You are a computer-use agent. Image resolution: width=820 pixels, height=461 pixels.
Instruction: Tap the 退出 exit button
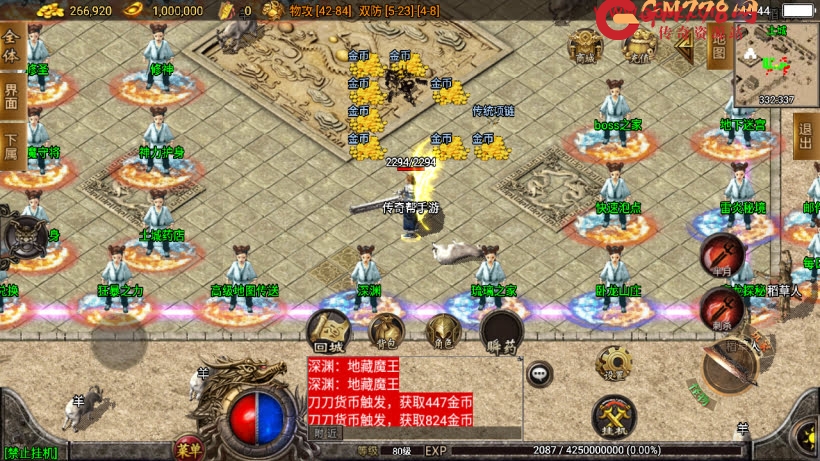pos(806,136)
